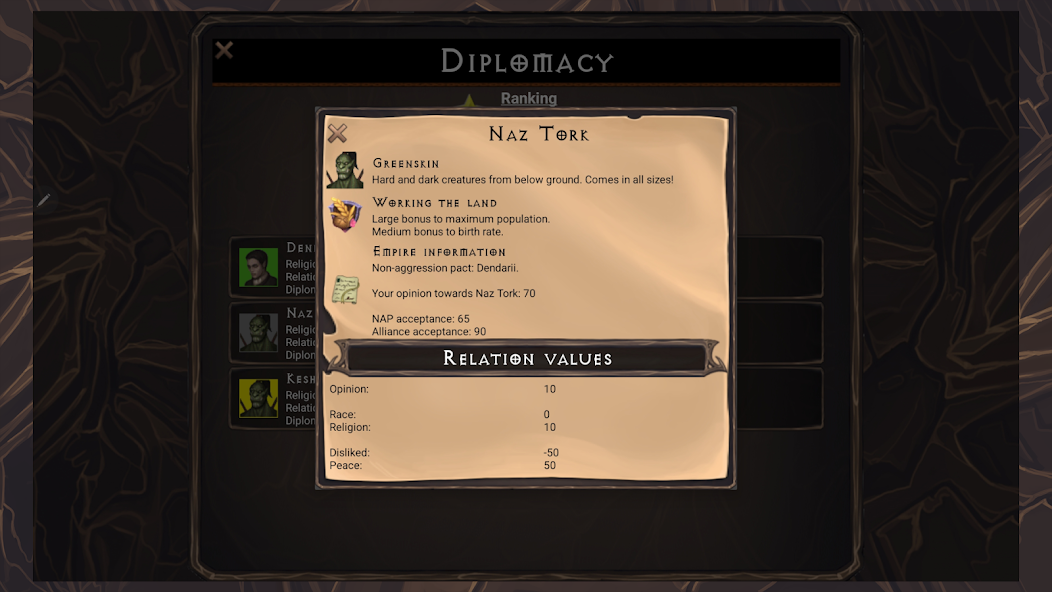Click the Relation values header bar
The image size is (1052, 592).
[527, 358]
